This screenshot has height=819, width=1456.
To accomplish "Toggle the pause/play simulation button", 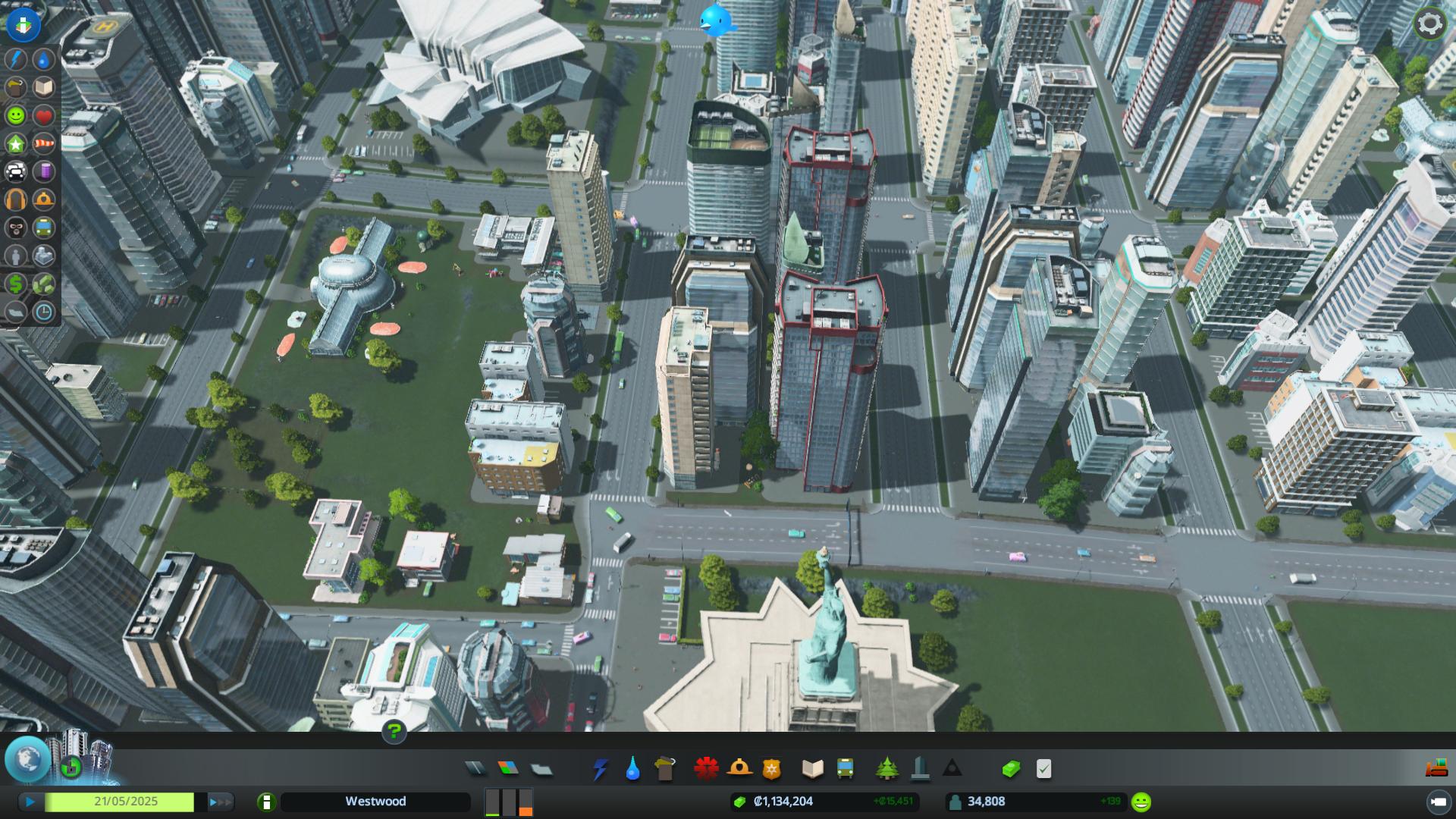I will pyautogui.click(x=30, y=802).
